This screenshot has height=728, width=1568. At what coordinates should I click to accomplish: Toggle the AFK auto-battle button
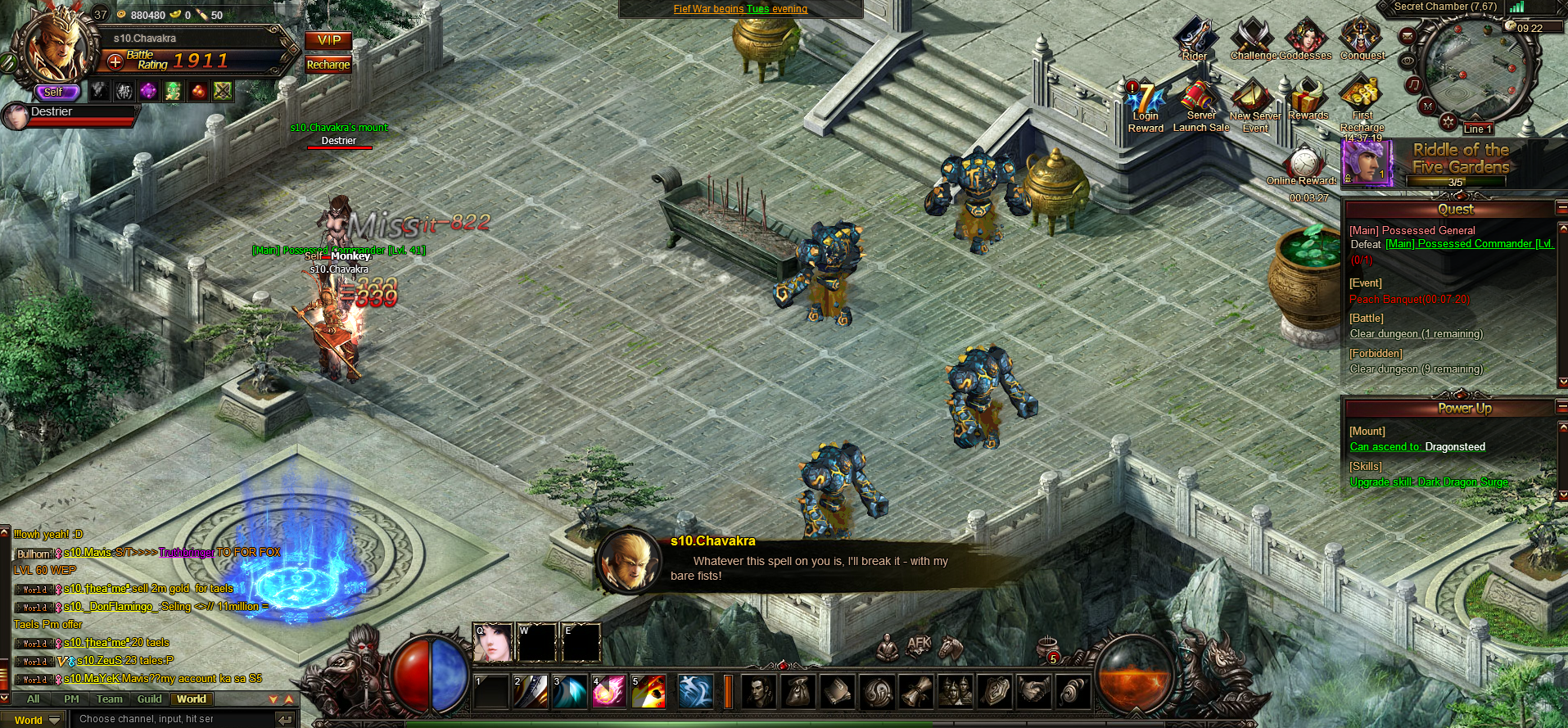[x=919, y=645]
